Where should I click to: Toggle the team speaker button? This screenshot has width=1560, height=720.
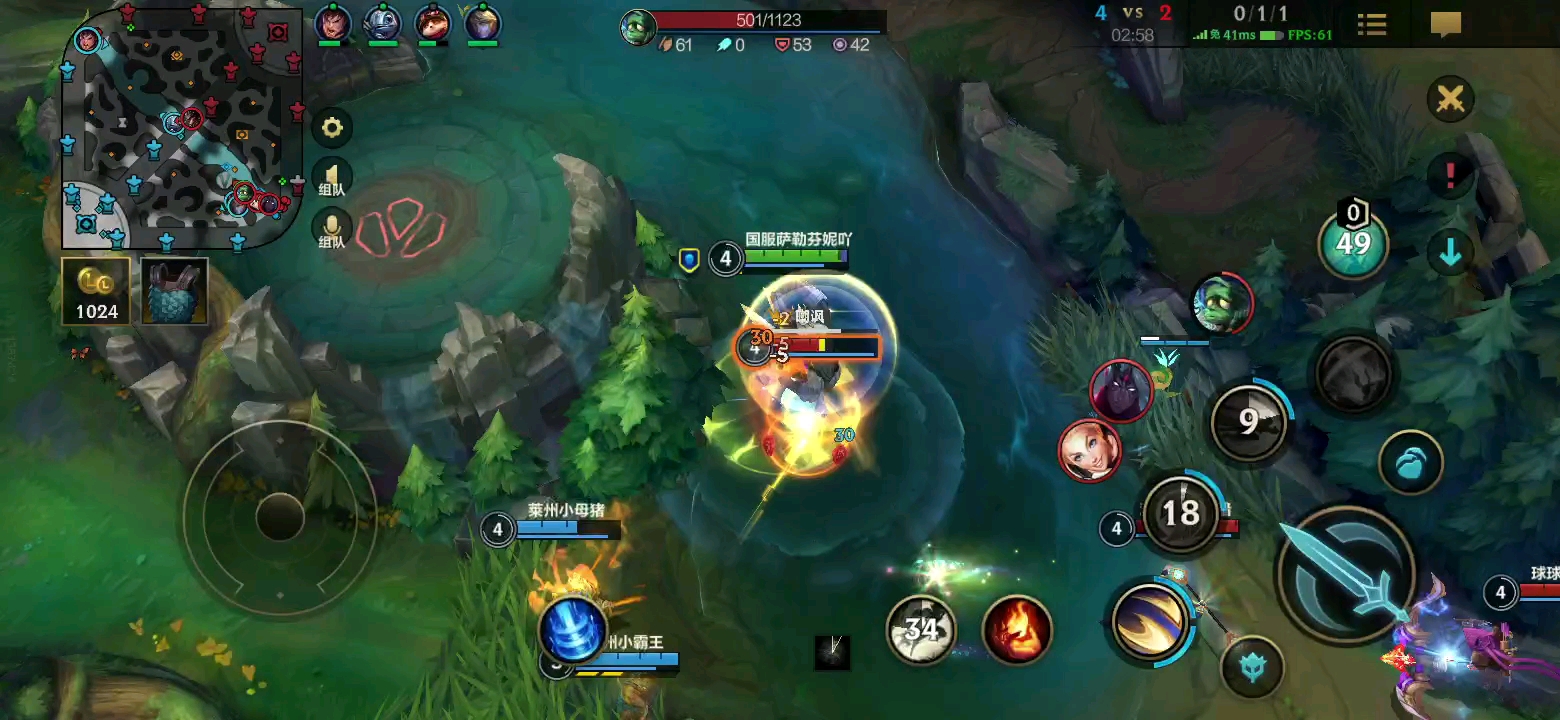tap(332, 178)
